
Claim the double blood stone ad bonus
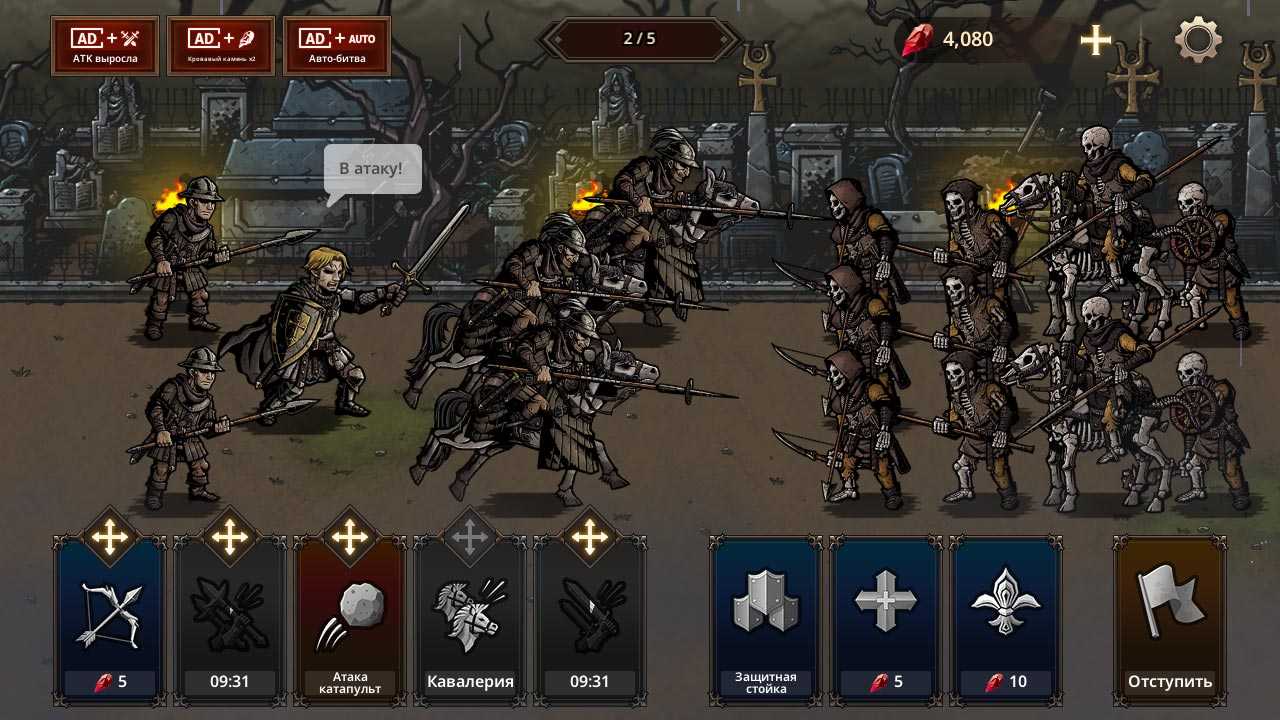point(221,46)
